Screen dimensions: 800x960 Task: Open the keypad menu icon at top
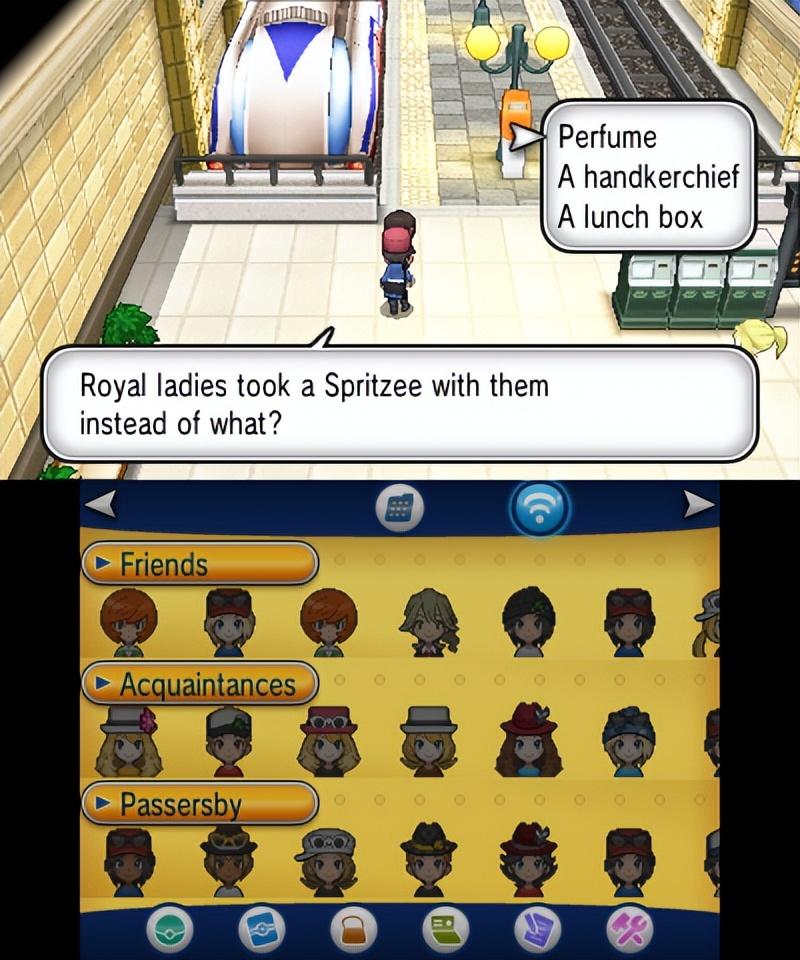[x=400, y=509]
